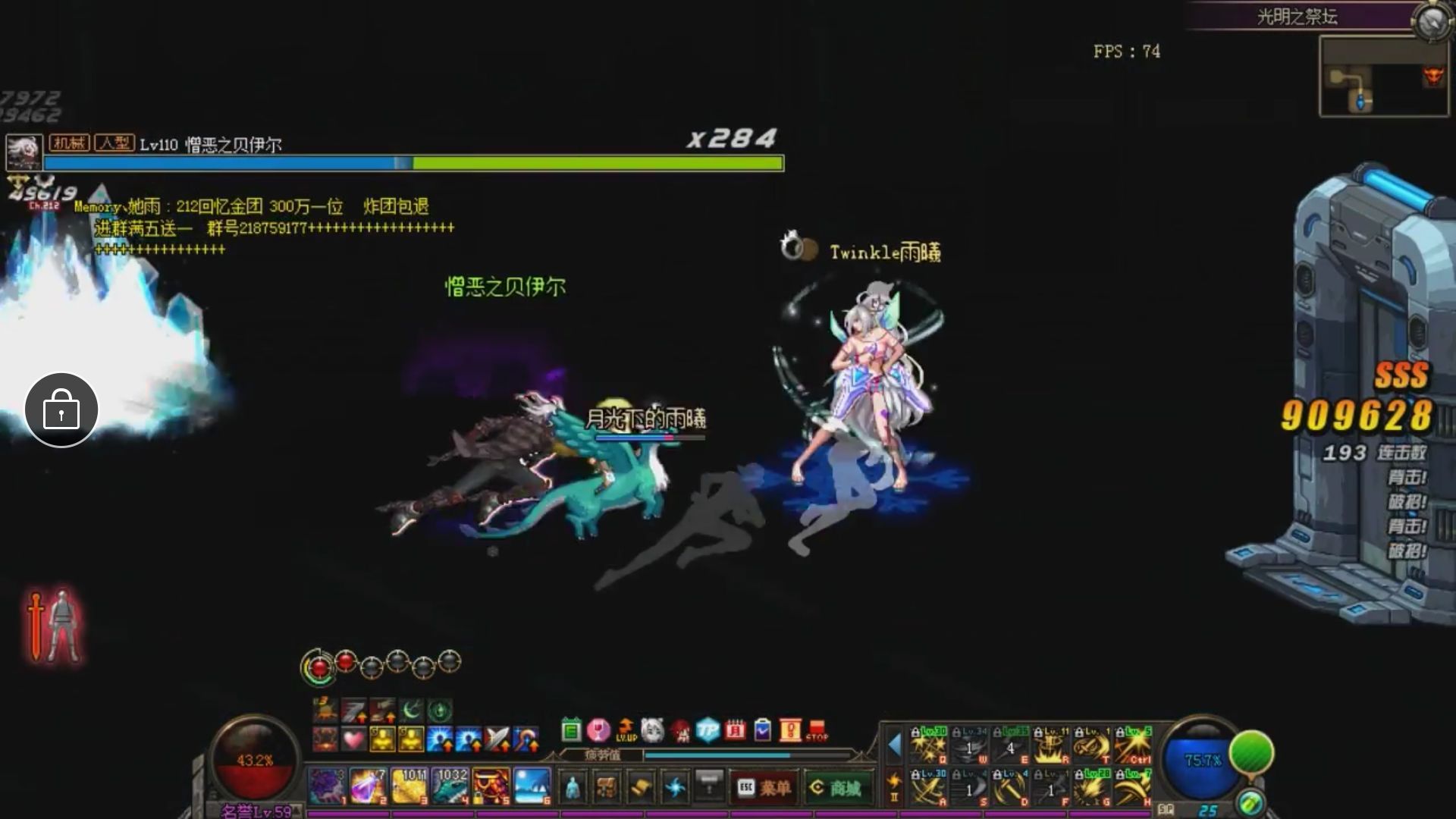Screen dimensions: 1456x819
Task: Toggle the padlock on quickslot 5
Action: click(479, 798)
